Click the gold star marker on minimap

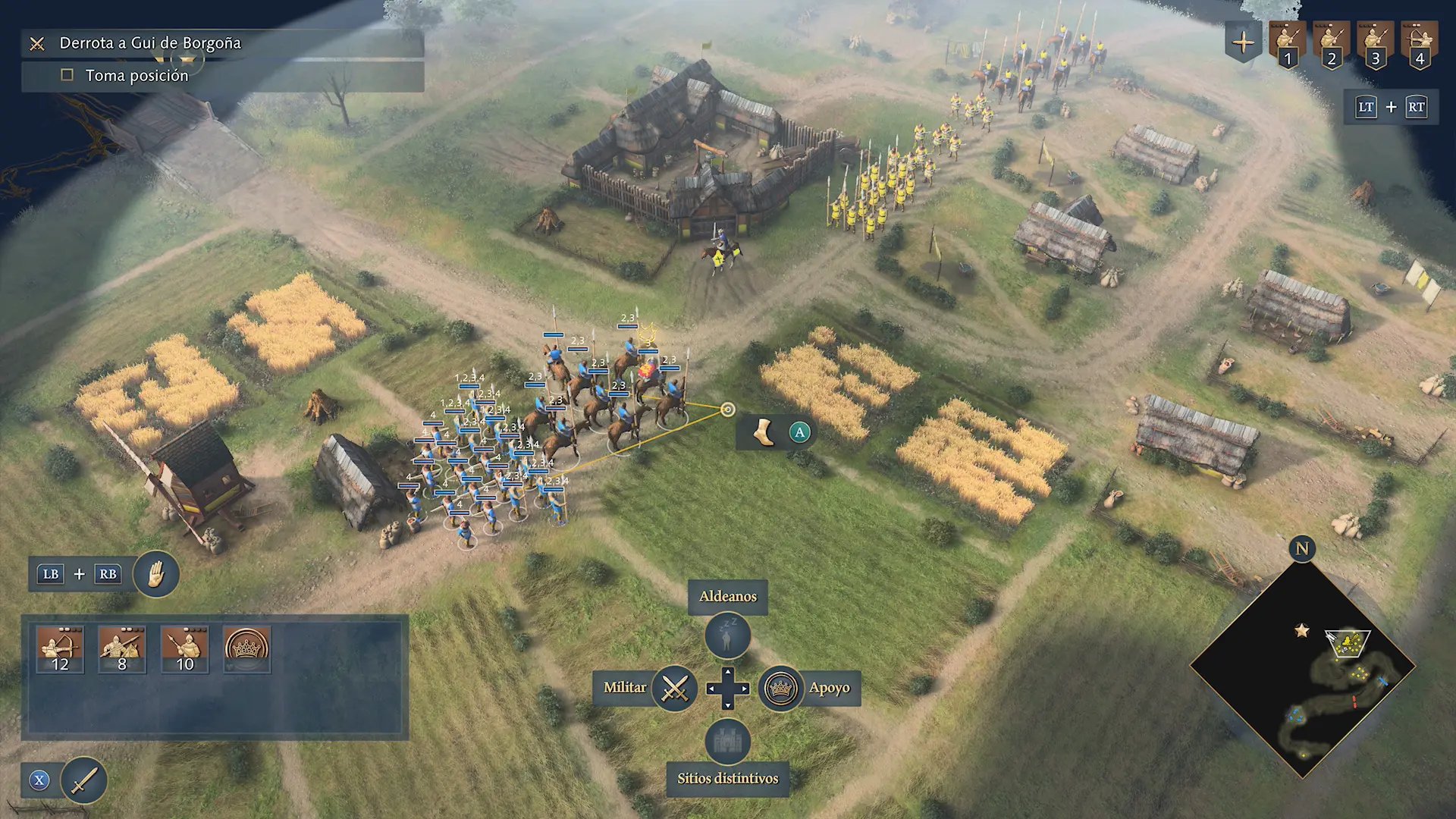tap(1302, 630)
